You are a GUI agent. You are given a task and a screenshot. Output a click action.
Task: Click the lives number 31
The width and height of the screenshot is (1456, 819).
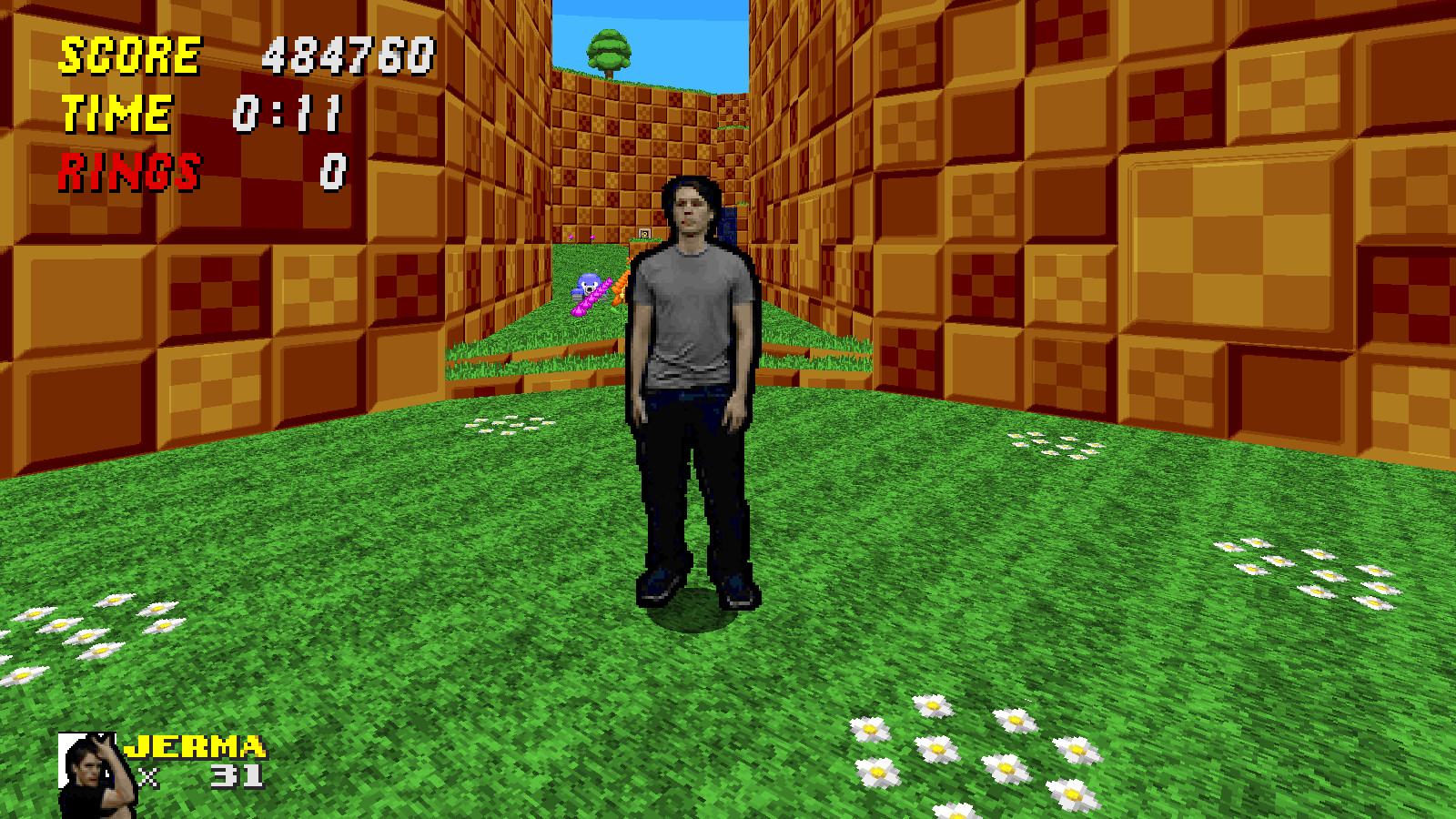236,777
